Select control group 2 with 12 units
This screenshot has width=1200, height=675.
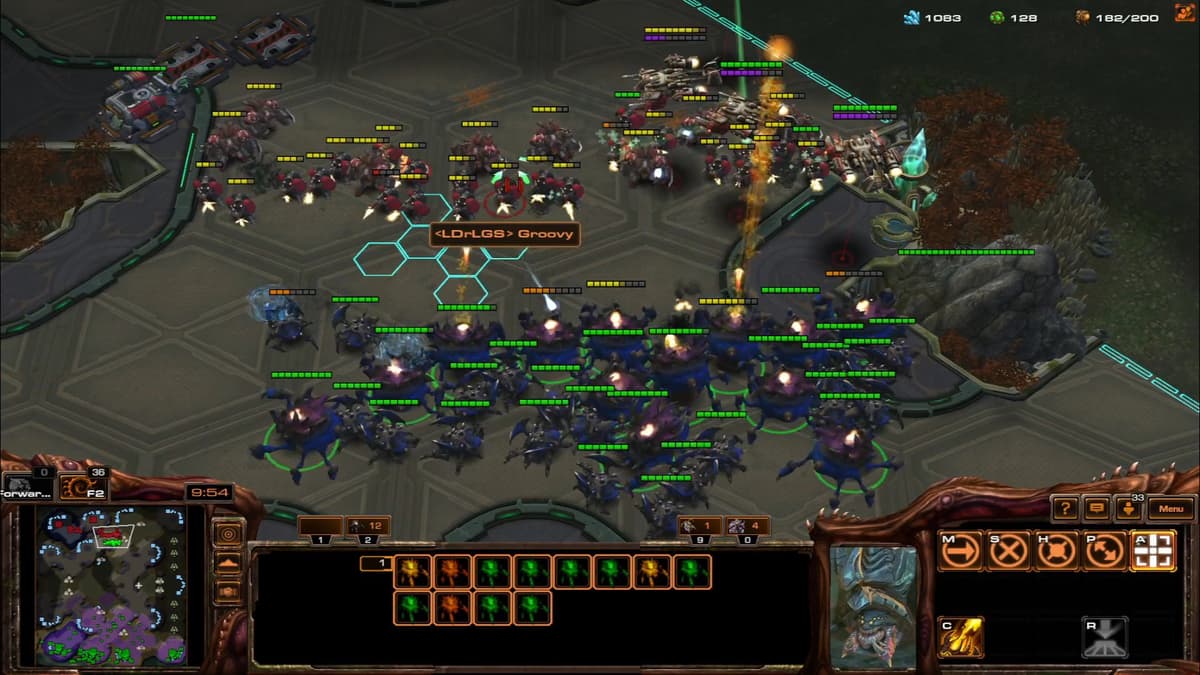click(368, 526)
